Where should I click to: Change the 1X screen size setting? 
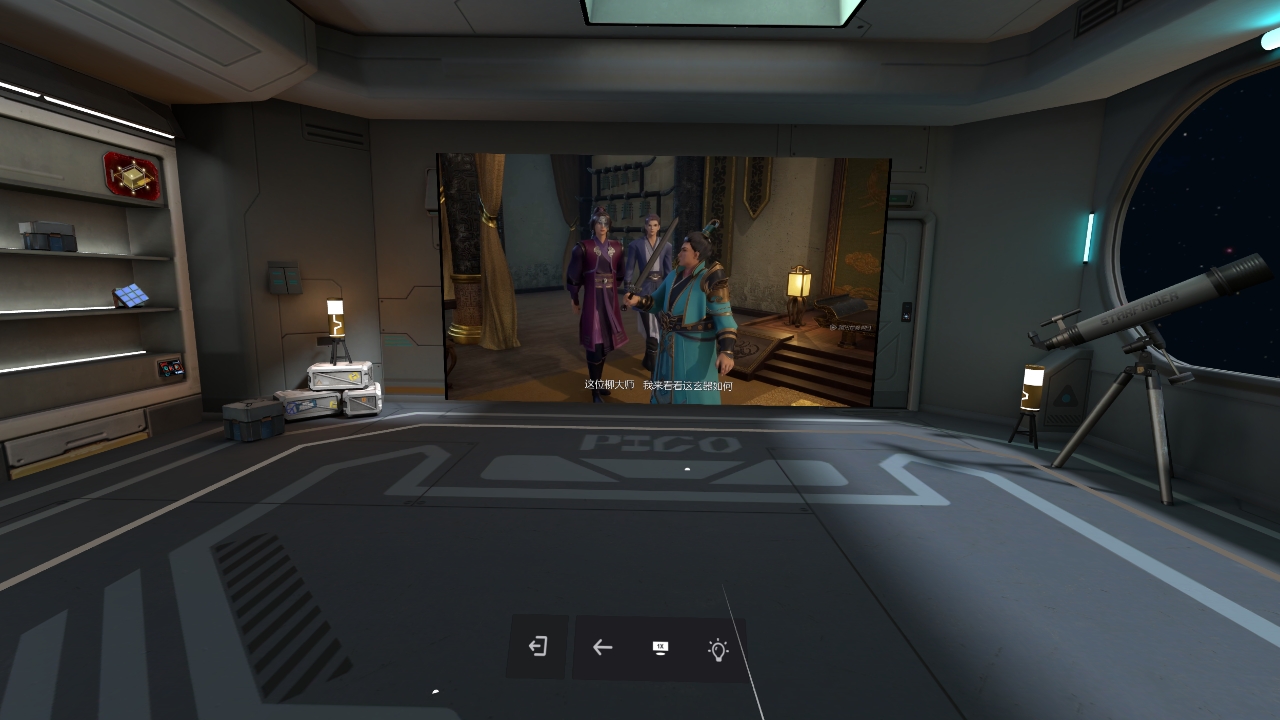click(660, 648)
